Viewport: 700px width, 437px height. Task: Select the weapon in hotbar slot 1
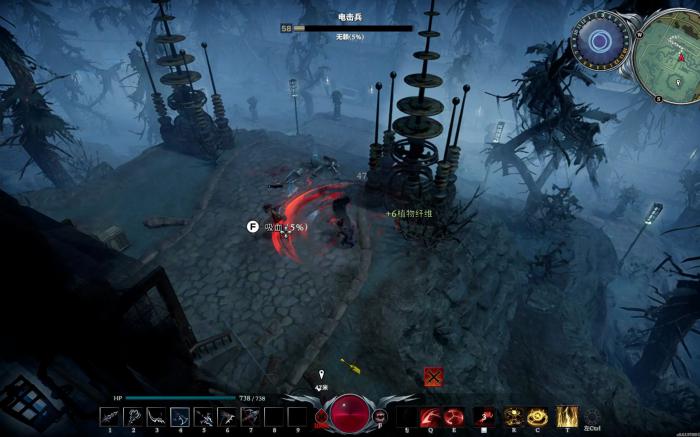109,416
